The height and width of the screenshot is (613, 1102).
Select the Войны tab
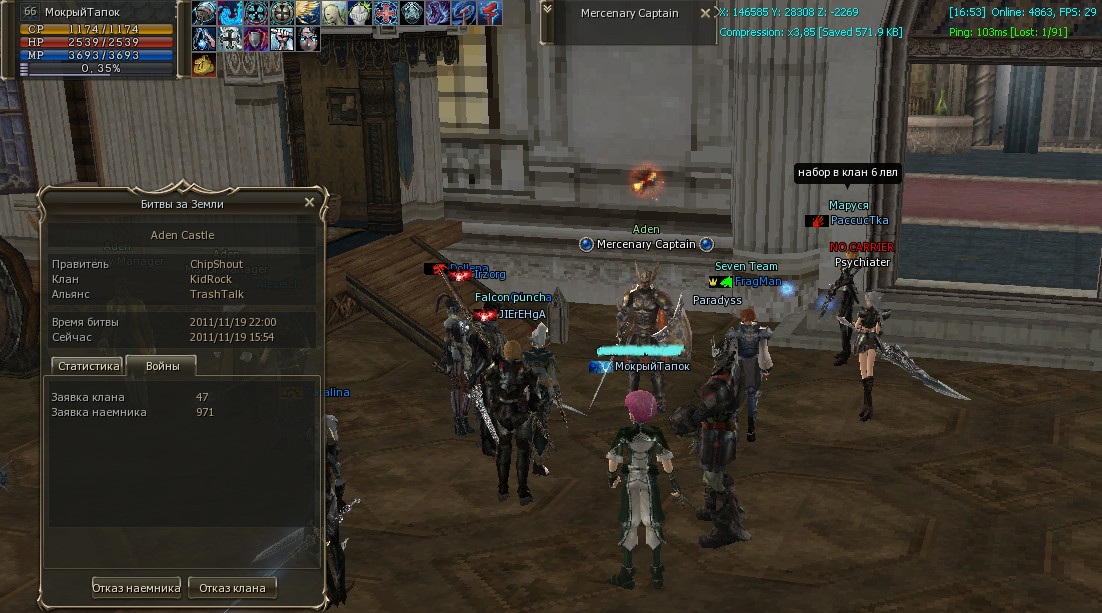click(162, 366)
